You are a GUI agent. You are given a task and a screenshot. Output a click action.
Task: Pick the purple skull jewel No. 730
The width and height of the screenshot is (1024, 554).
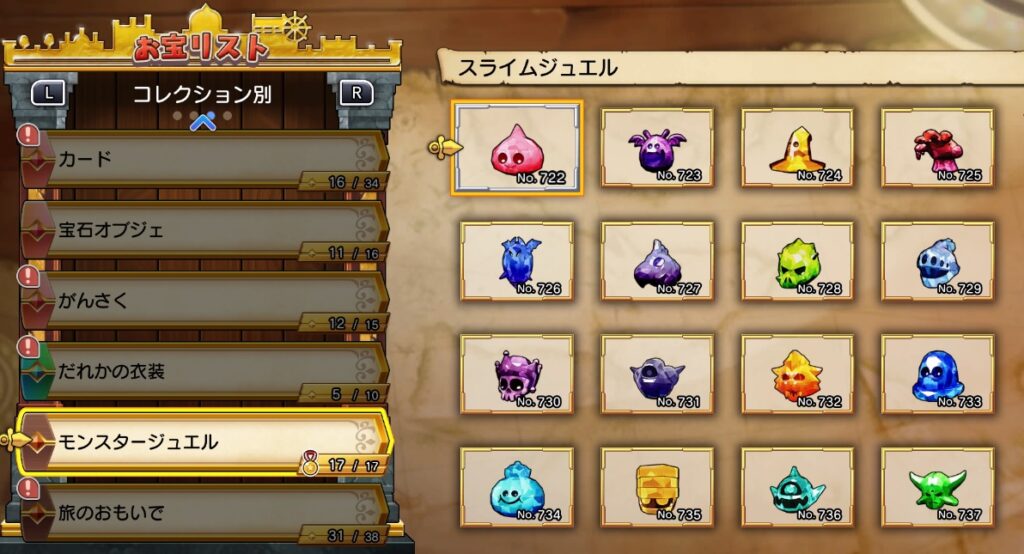point(517,374)
